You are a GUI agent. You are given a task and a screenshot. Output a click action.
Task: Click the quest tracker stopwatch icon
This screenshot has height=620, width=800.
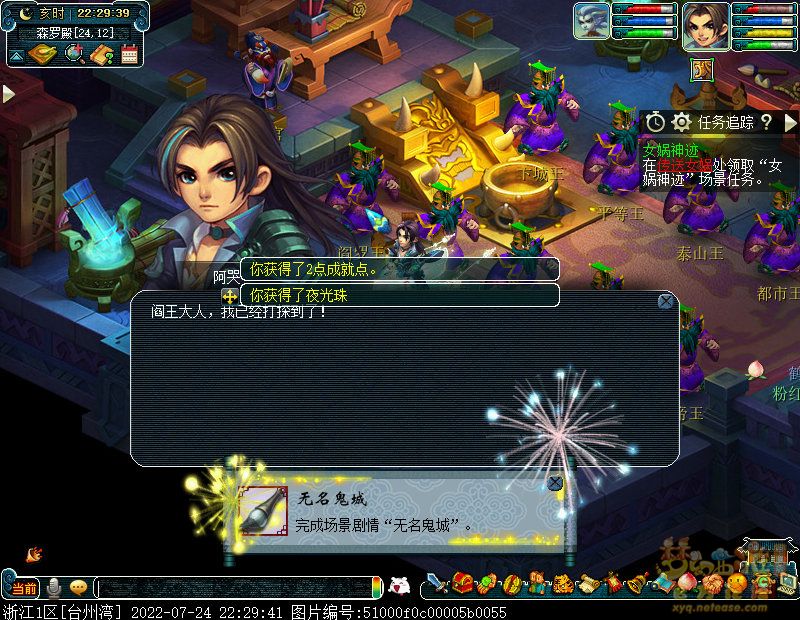click(x=655, y=122)
